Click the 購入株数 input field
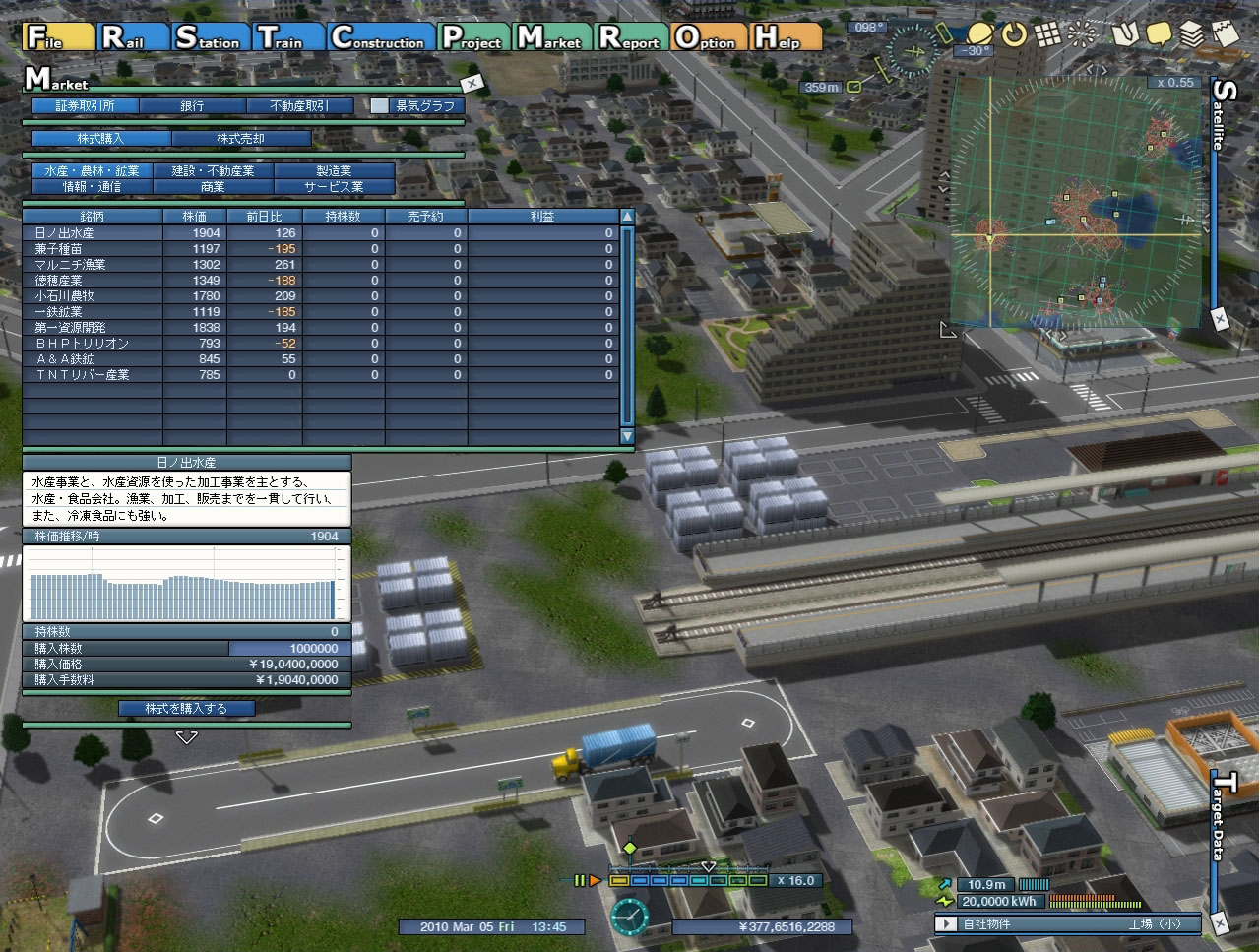The width and height of the screenshot is (1260, 952). [x=288, y=648]
